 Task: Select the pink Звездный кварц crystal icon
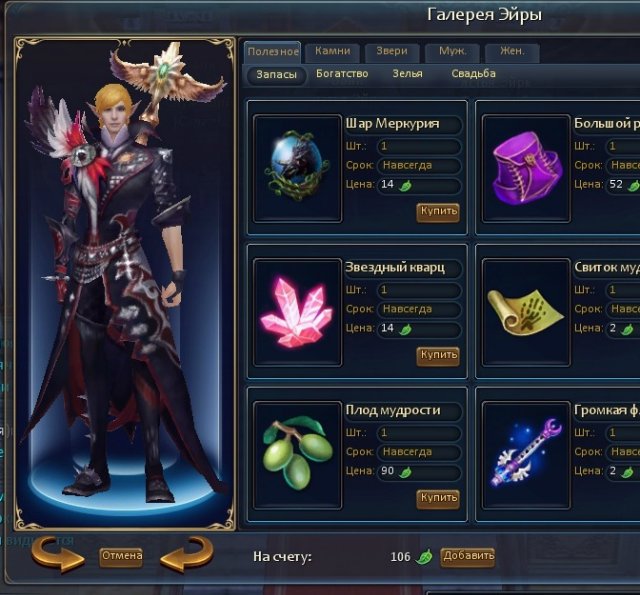[x=297, y=311]
